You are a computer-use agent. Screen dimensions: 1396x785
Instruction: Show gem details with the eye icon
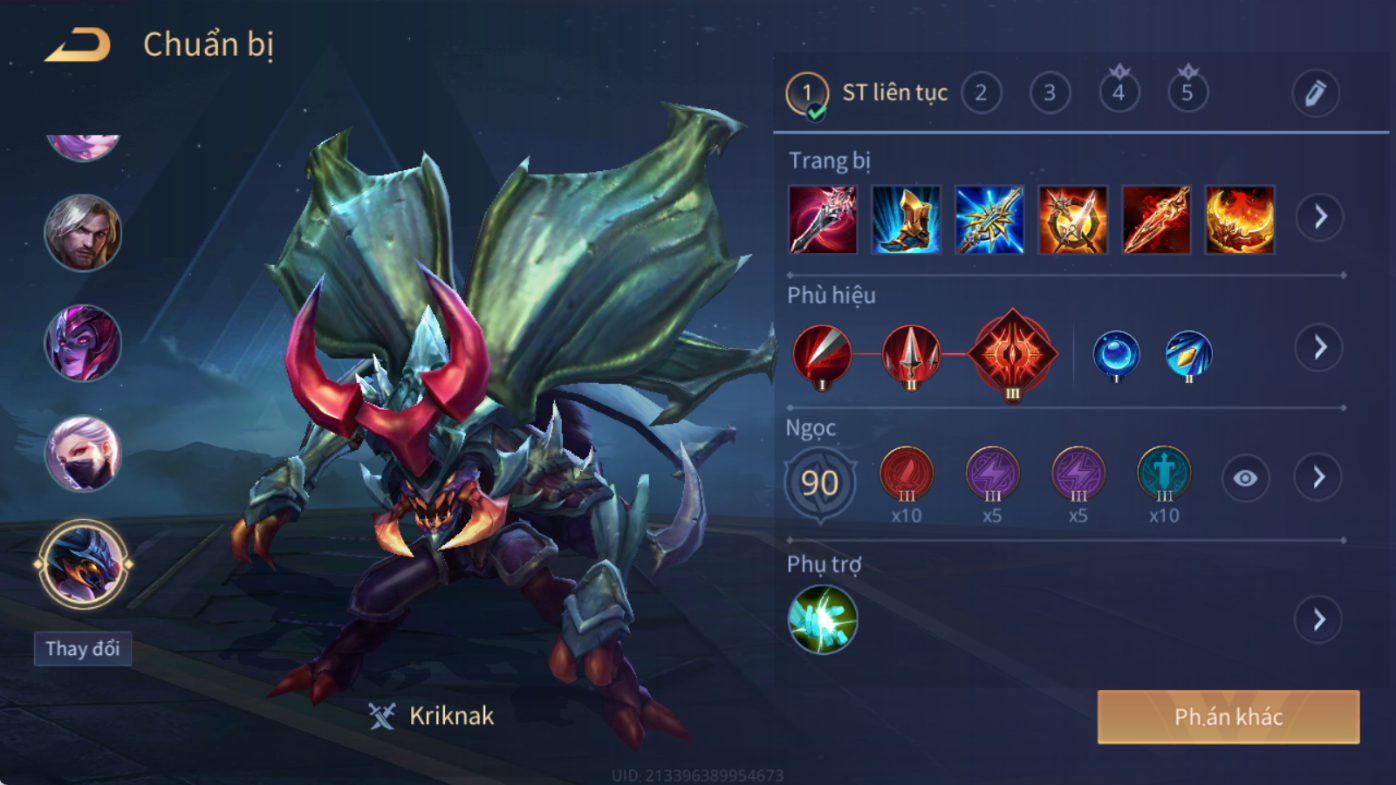point(1245,478)
